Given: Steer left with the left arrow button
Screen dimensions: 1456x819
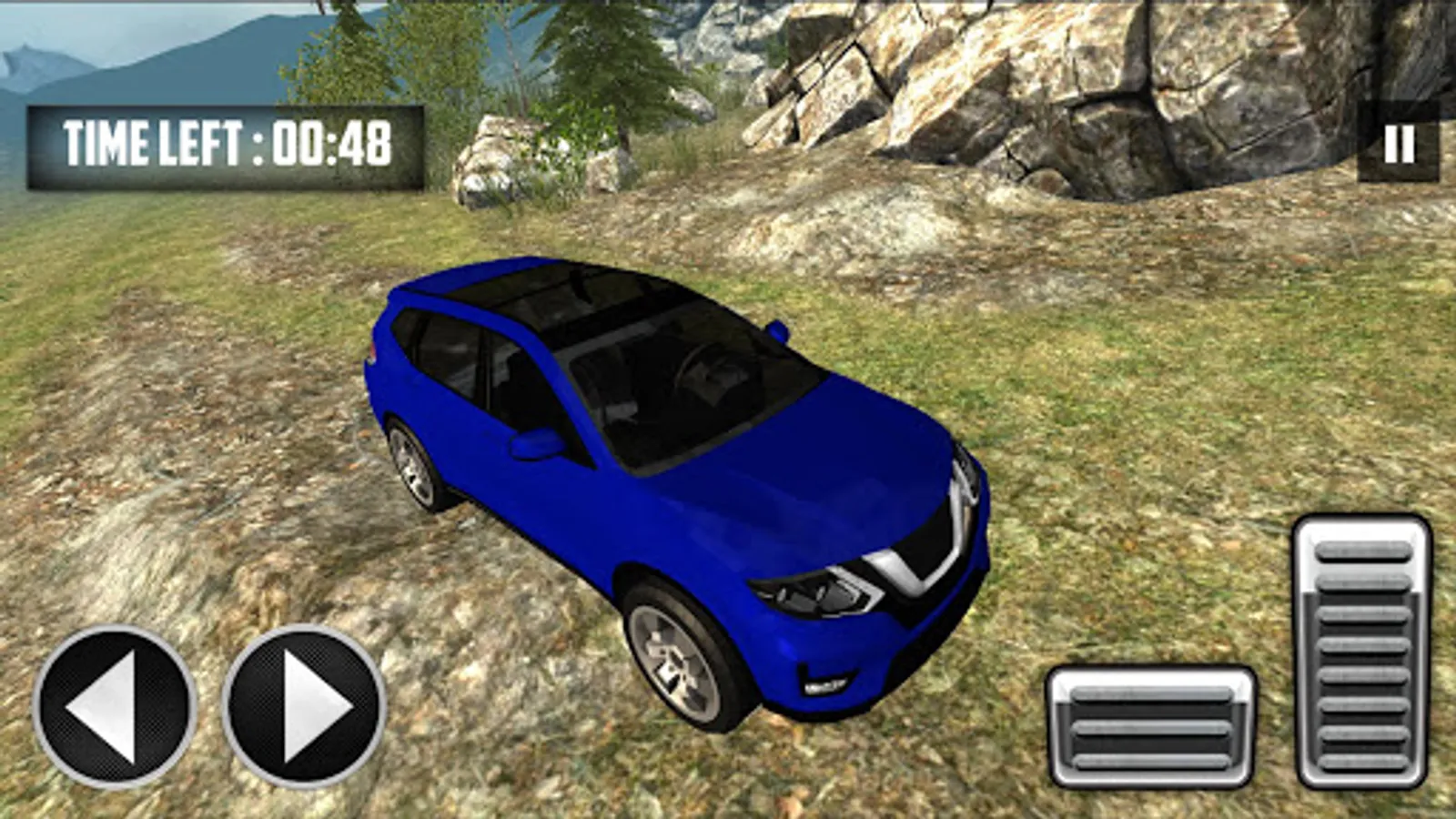Looking at the screenshot, I should [x=115, y=706].
